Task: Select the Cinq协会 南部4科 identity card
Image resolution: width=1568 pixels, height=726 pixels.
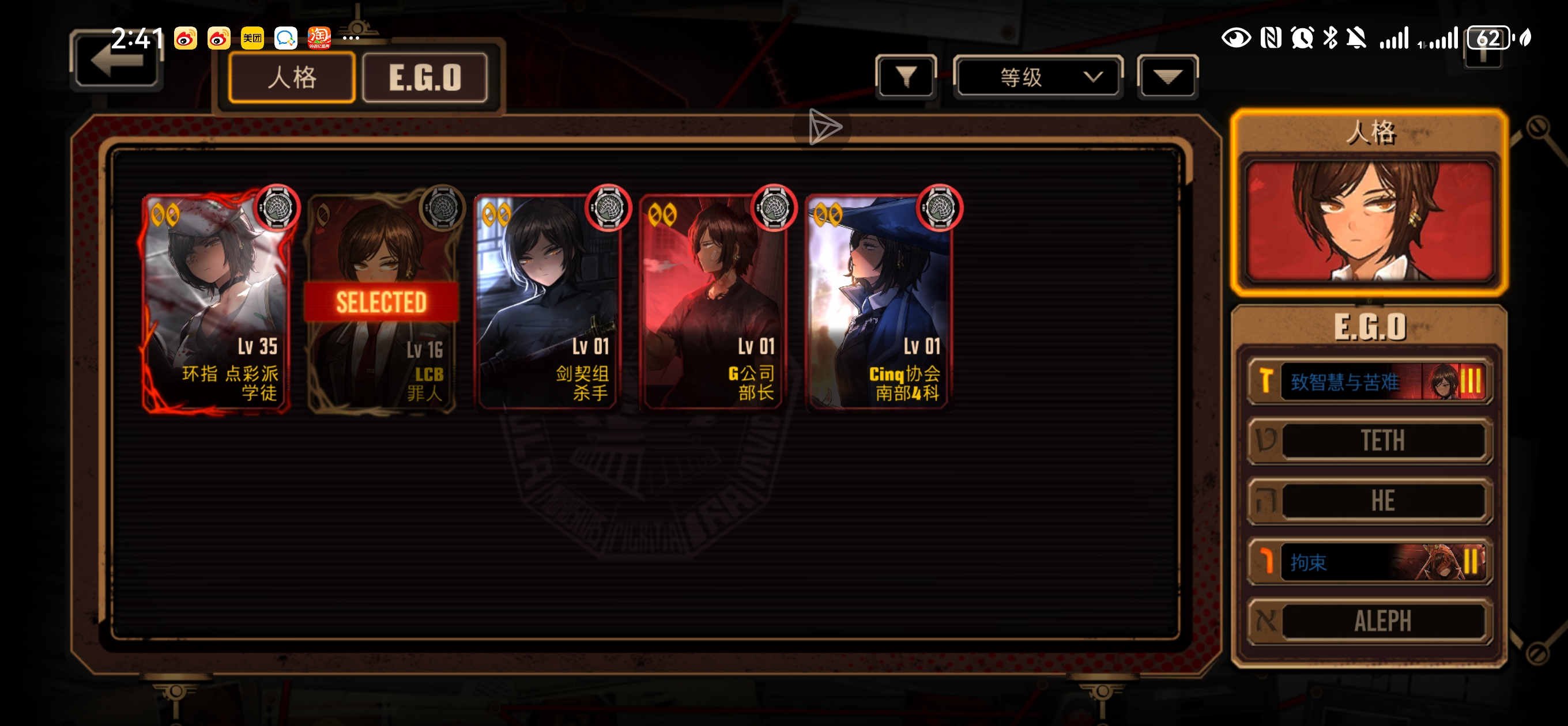Action: pos(879,302)
